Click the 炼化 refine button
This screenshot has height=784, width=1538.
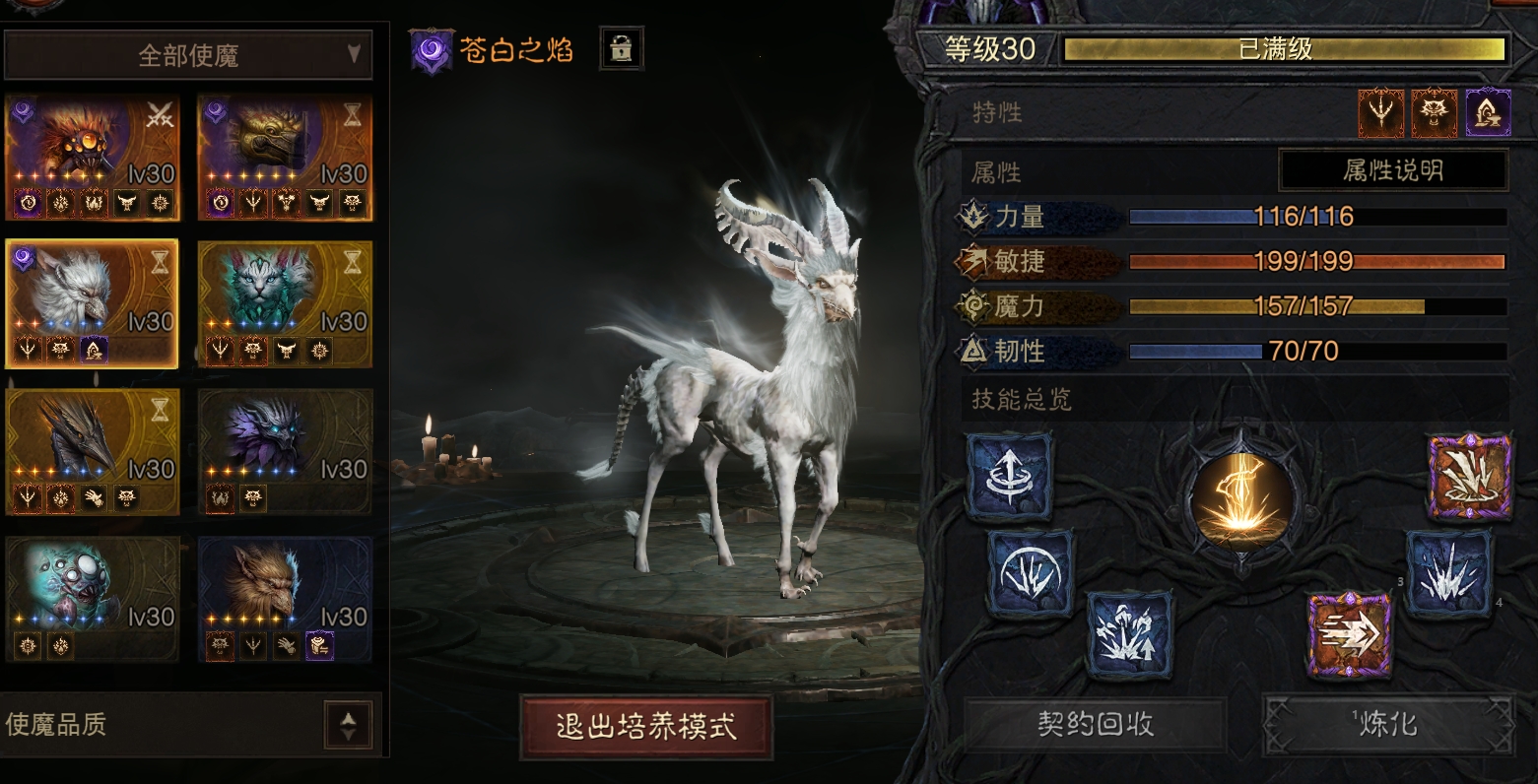point(1387,725)
